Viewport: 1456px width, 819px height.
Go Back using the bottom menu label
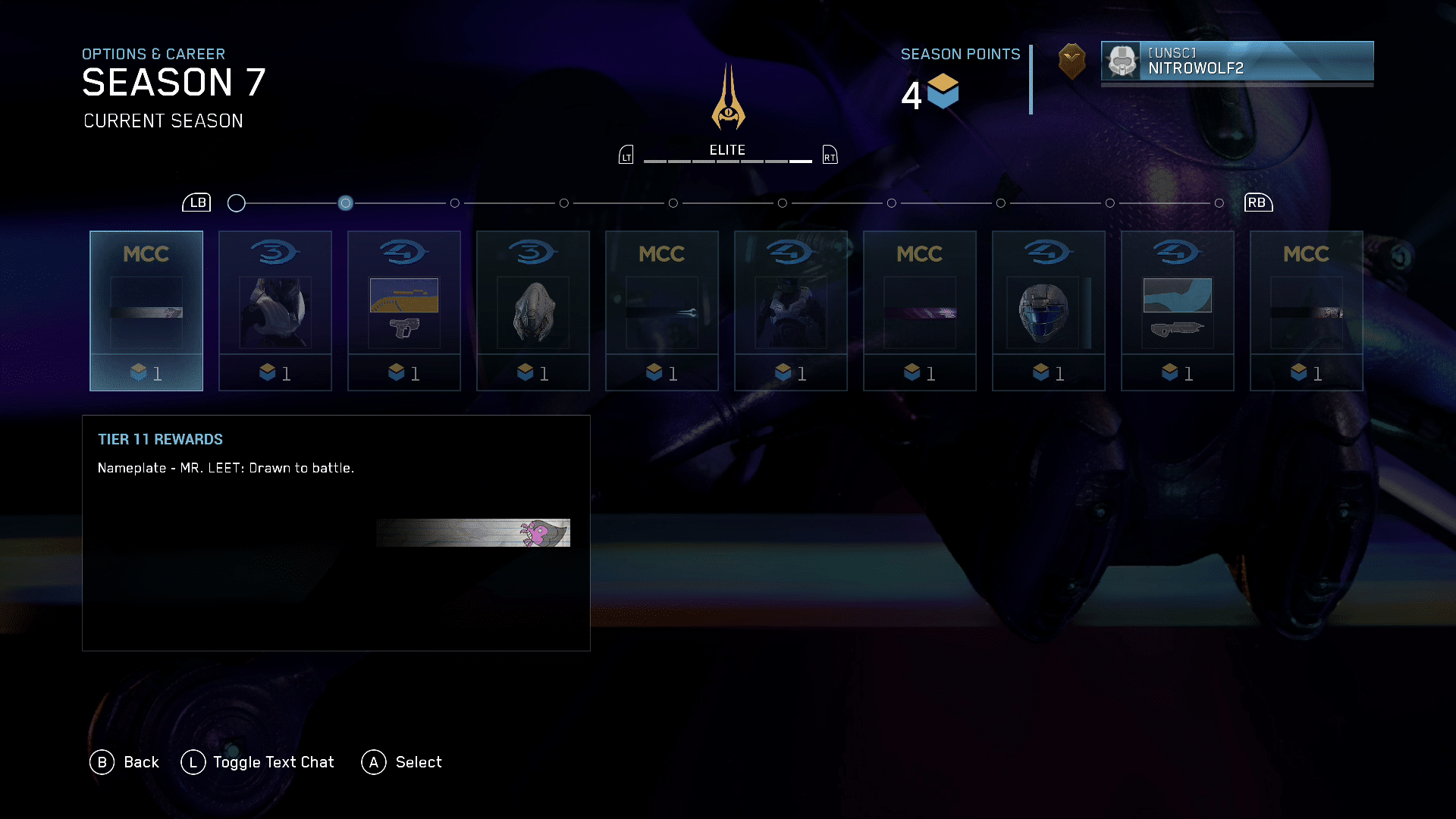[141, 762]
